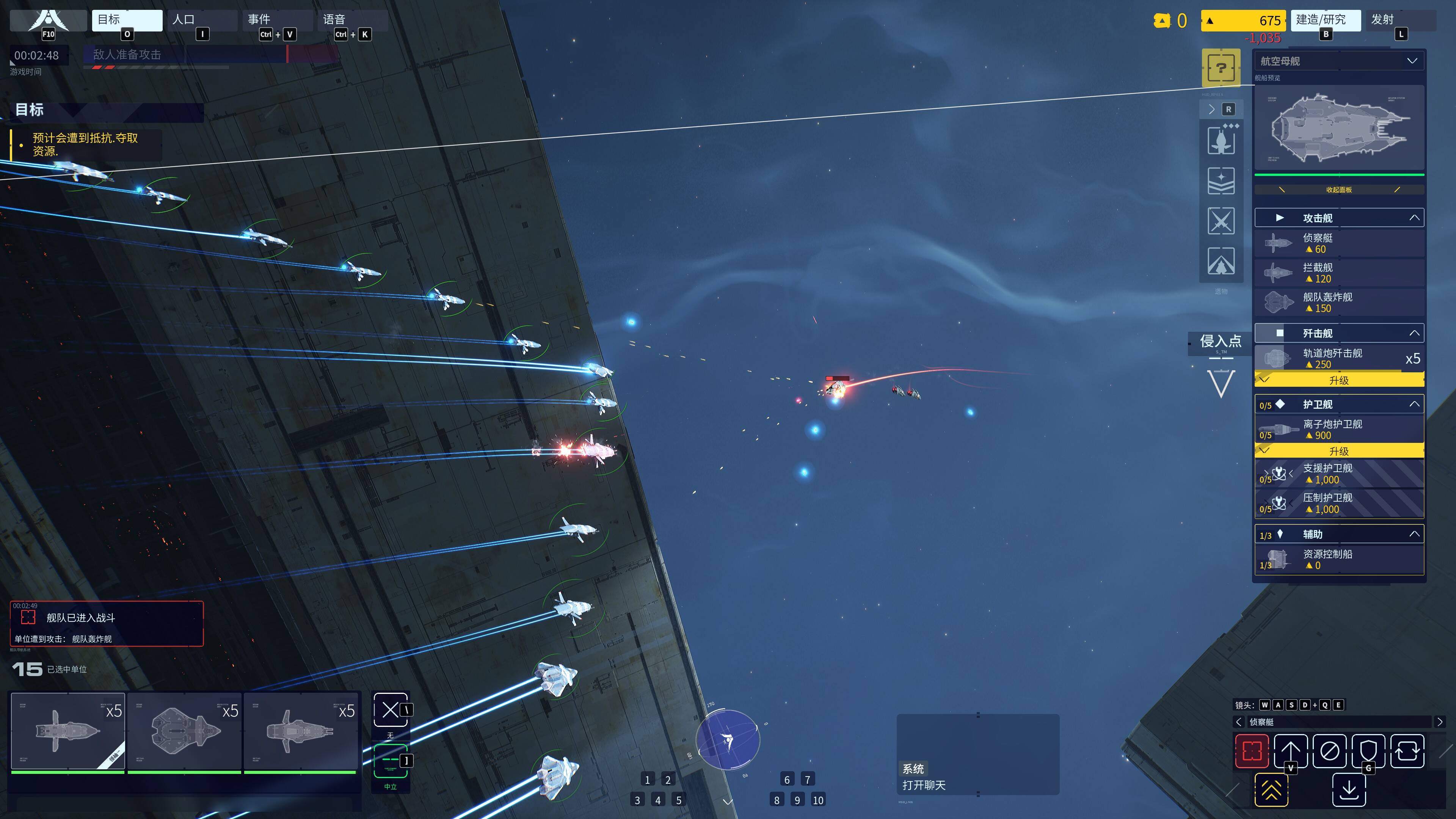Collapse the 攻击舰 strike craft category

click(1414, 218)
